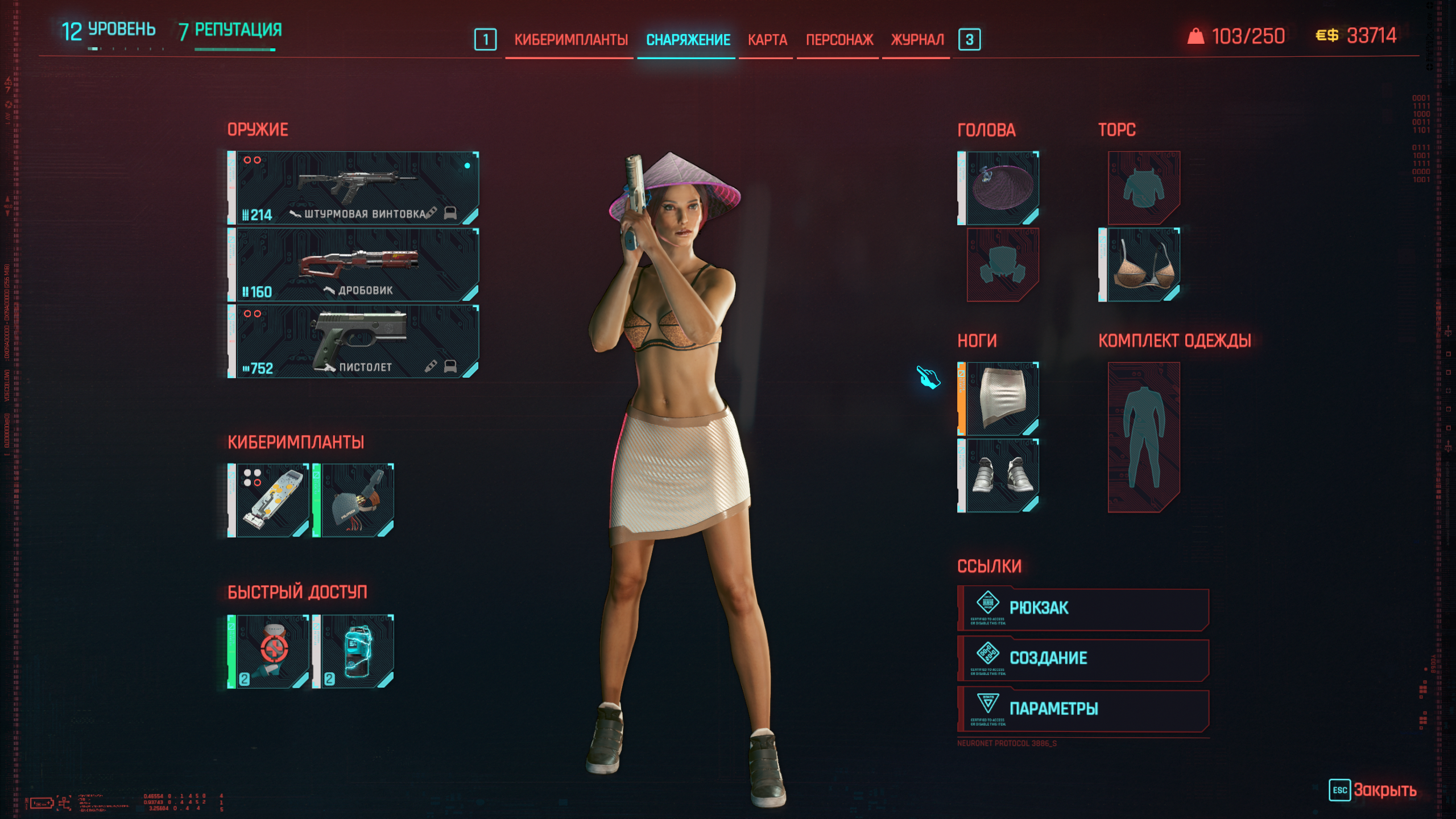Image resolution: width=1456 pixels, height=819 pixels.
Task: Open the Карта tab
Action: pyautogui.click(x=767, y=40)
